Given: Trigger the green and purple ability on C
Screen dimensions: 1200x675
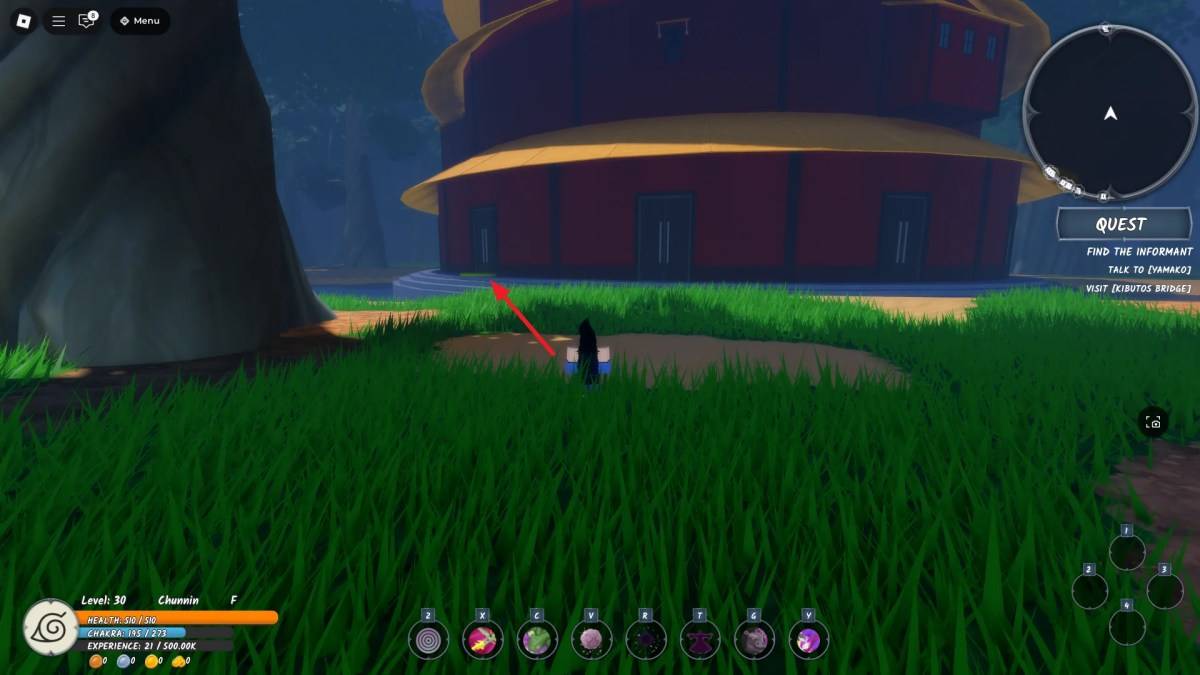Looking at the screenshot, I should click(x=537, y=640).
